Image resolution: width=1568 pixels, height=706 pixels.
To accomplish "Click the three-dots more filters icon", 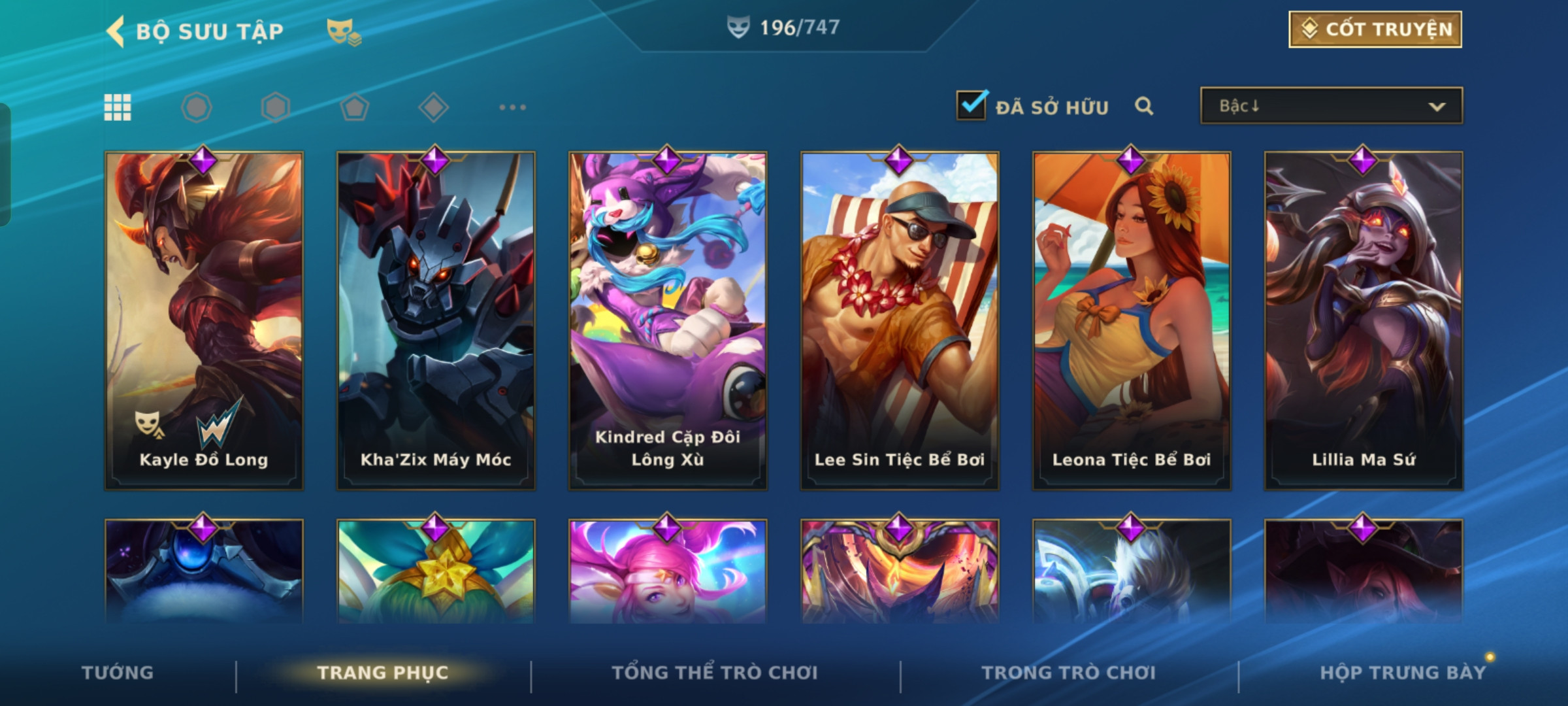I will pos(512,107).
